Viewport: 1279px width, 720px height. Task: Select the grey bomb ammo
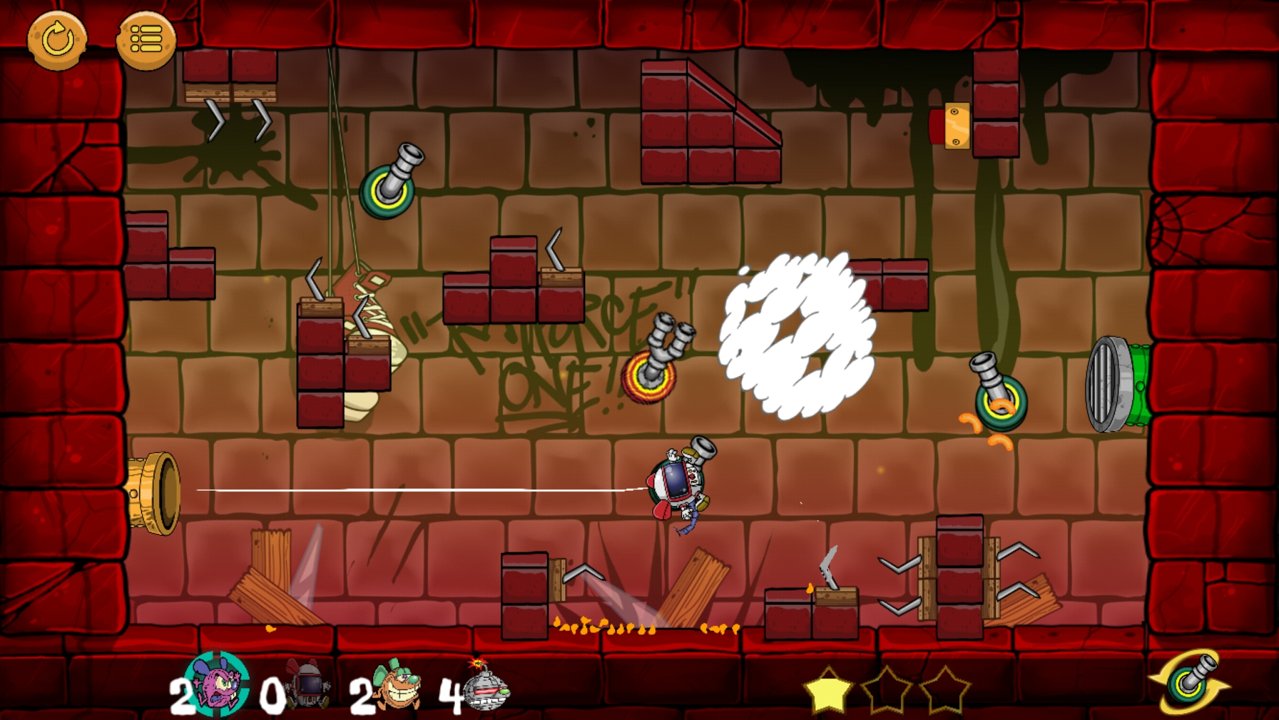click(x=486, y=686)
